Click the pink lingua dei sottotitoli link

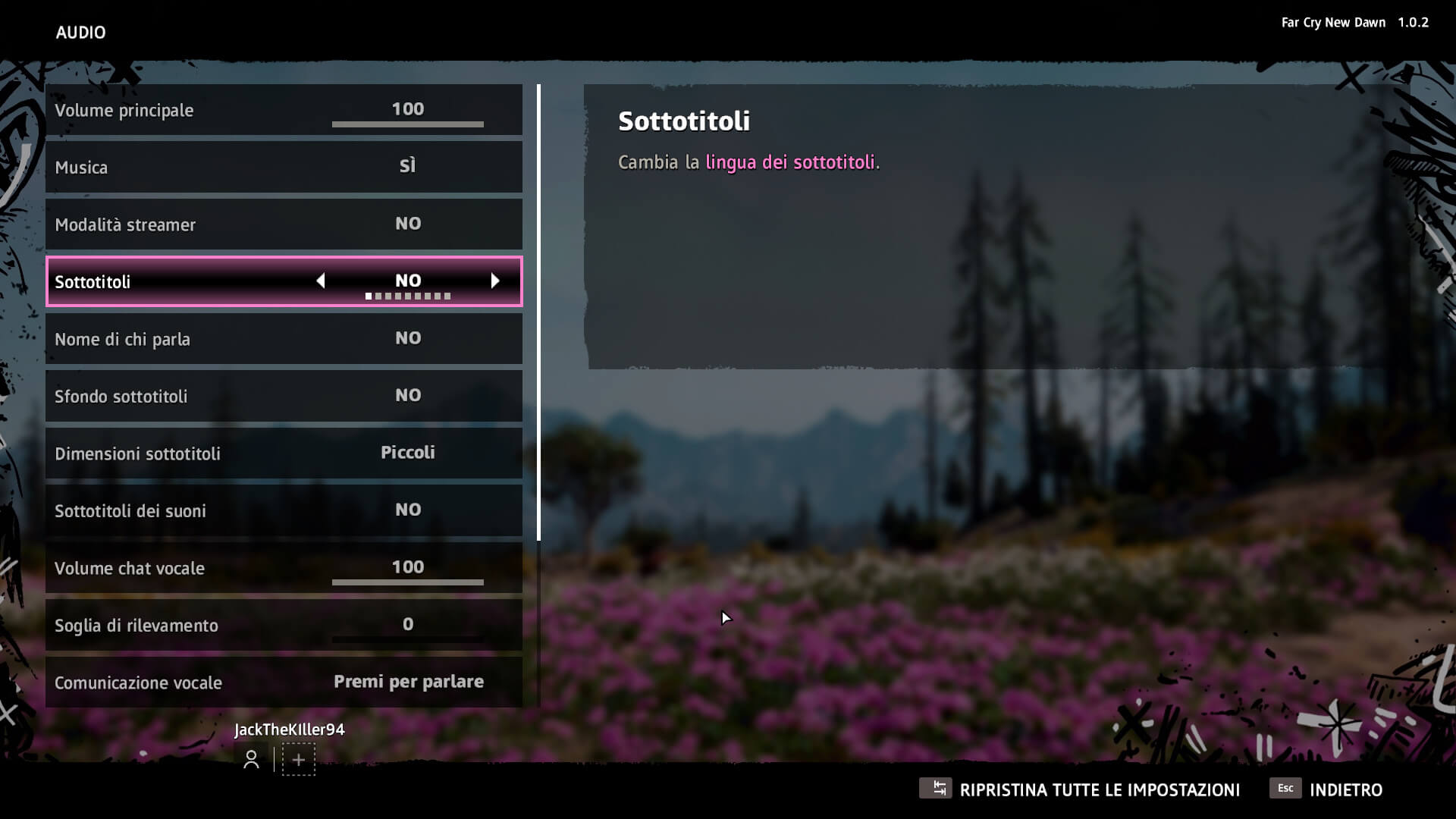pyautogui.click(x=792, y=162)
